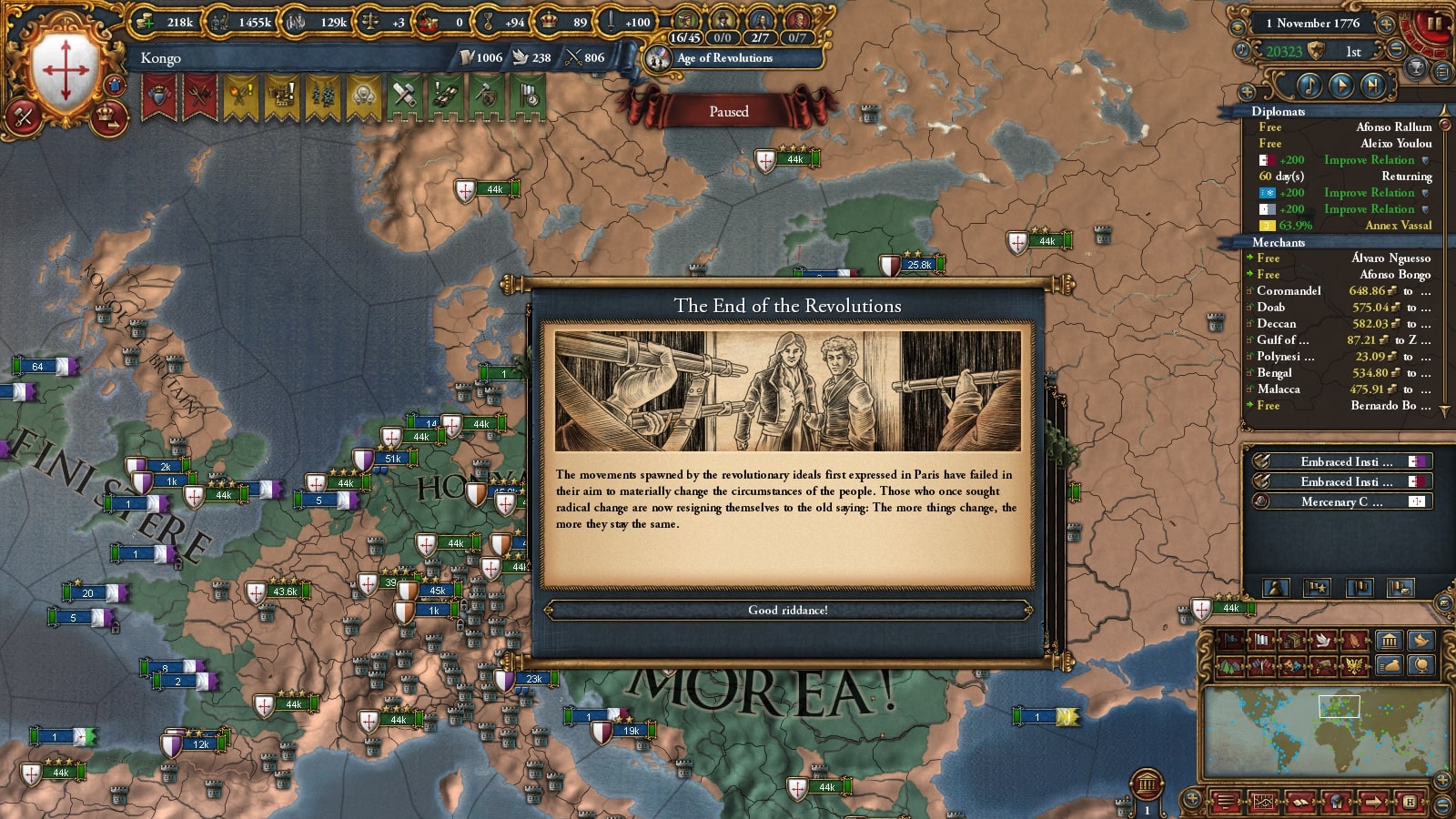
Task: Skip to the next music track
Action: coord(1372,86)
